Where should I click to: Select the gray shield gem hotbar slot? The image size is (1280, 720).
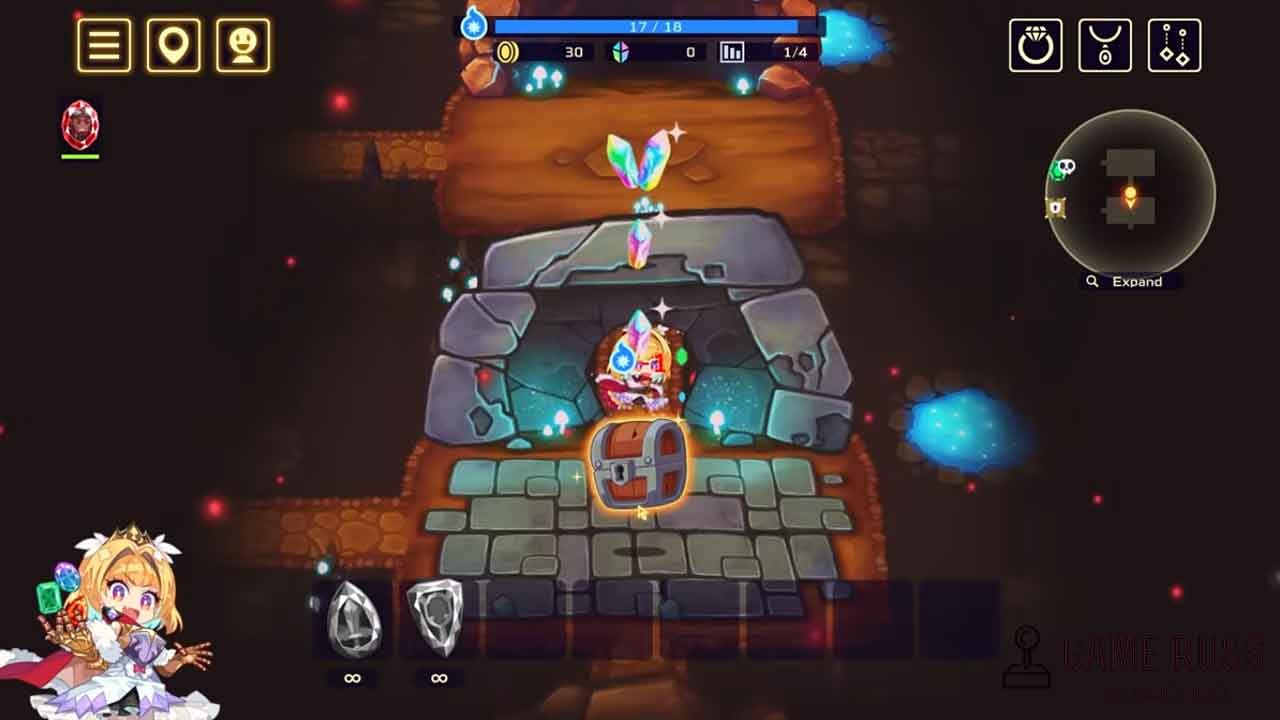(438, 620)
